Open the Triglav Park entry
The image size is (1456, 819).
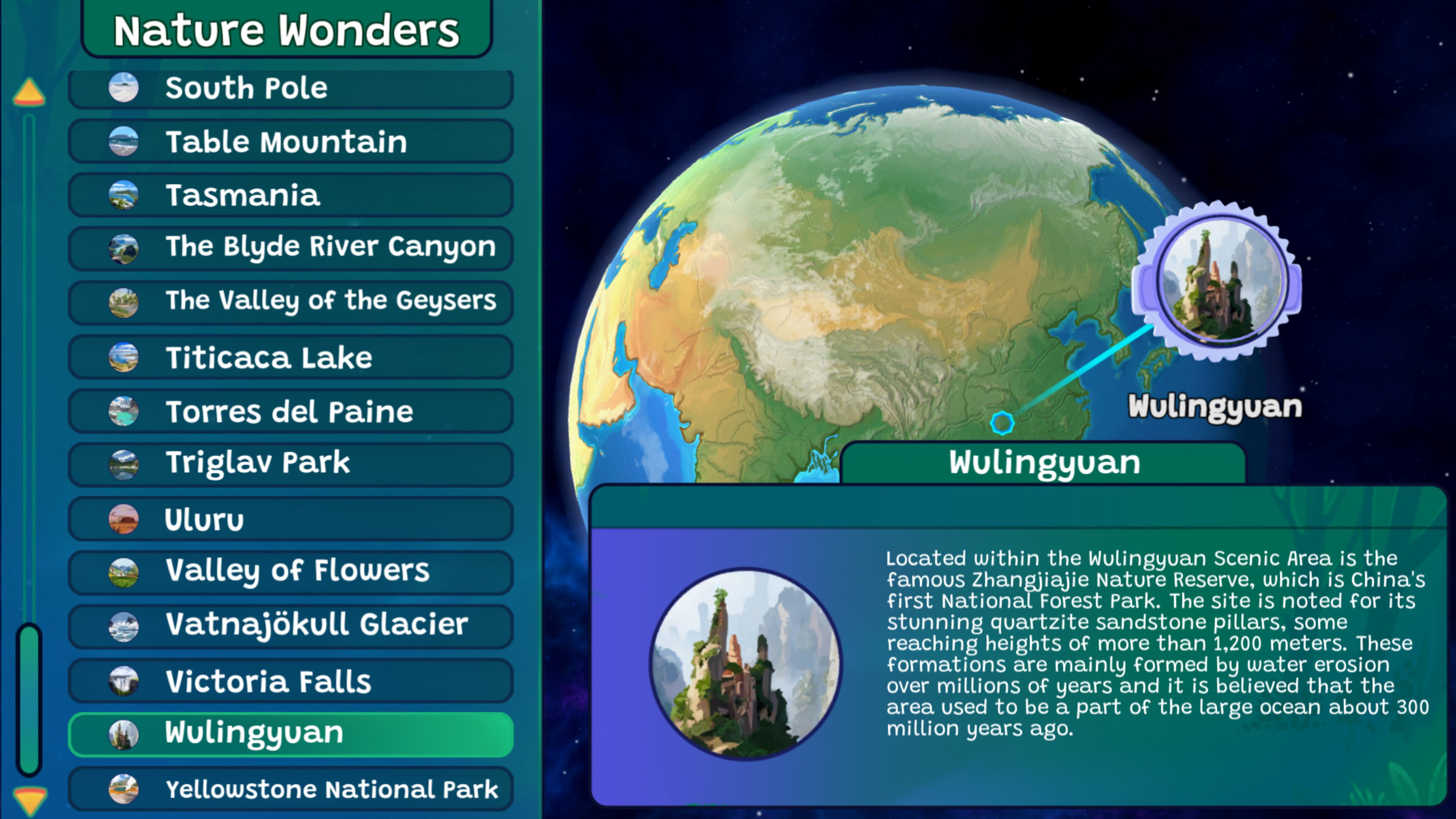[290, 463]
